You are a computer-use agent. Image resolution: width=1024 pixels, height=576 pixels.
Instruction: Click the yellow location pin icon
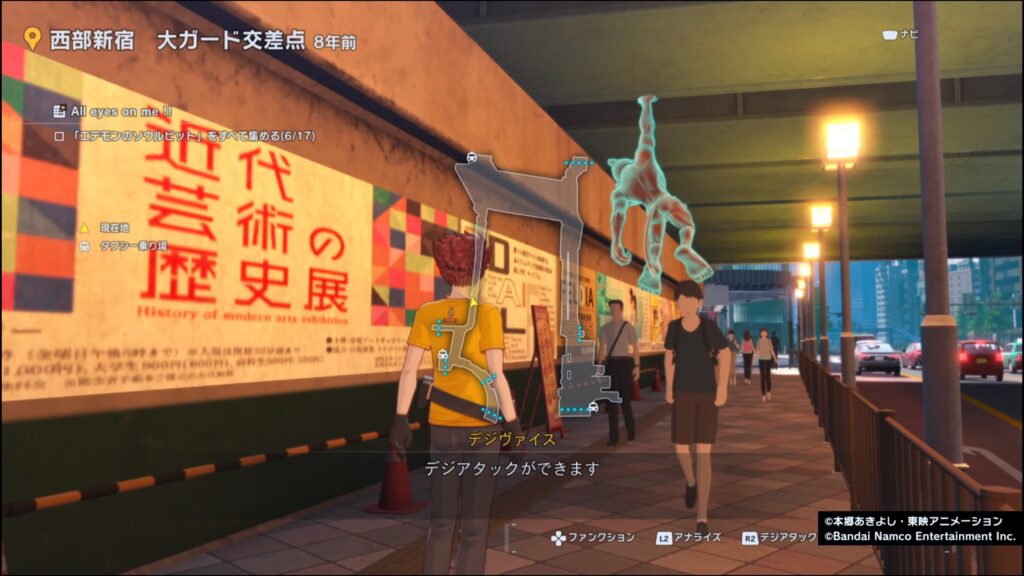click(x=32, y=39)
